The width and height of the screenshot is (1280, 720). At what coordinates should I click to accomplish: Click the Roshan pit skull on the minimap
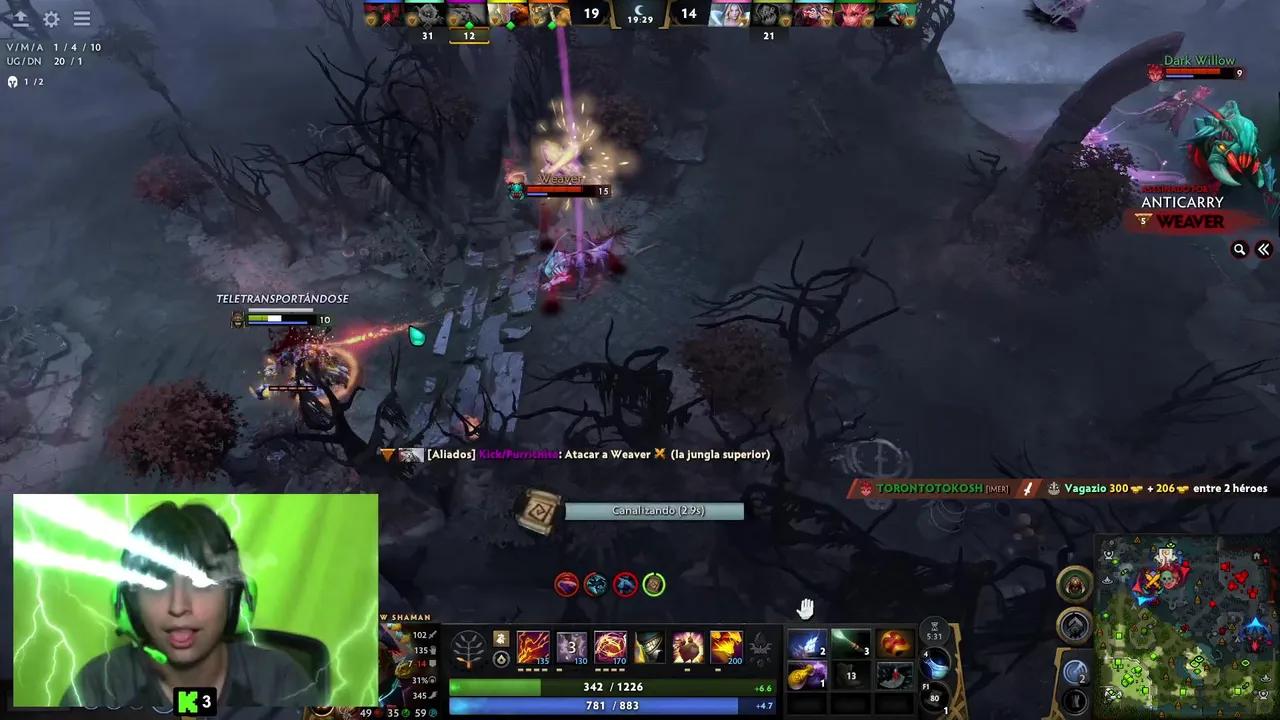[x=1167, y=577]
